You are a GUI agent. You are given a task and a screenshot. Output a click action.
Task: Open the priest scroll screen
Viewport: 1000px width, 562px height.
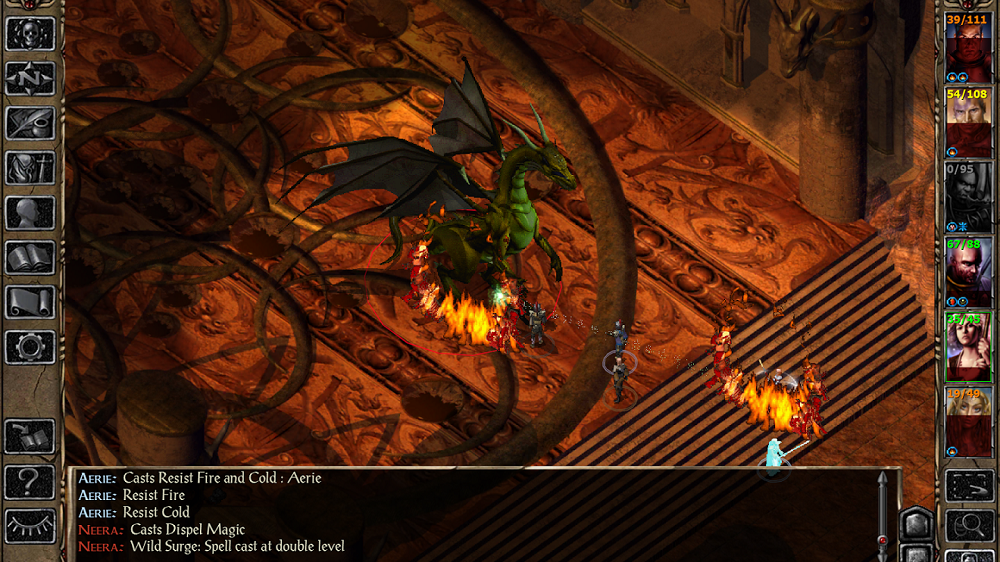(x=30, y=302)
